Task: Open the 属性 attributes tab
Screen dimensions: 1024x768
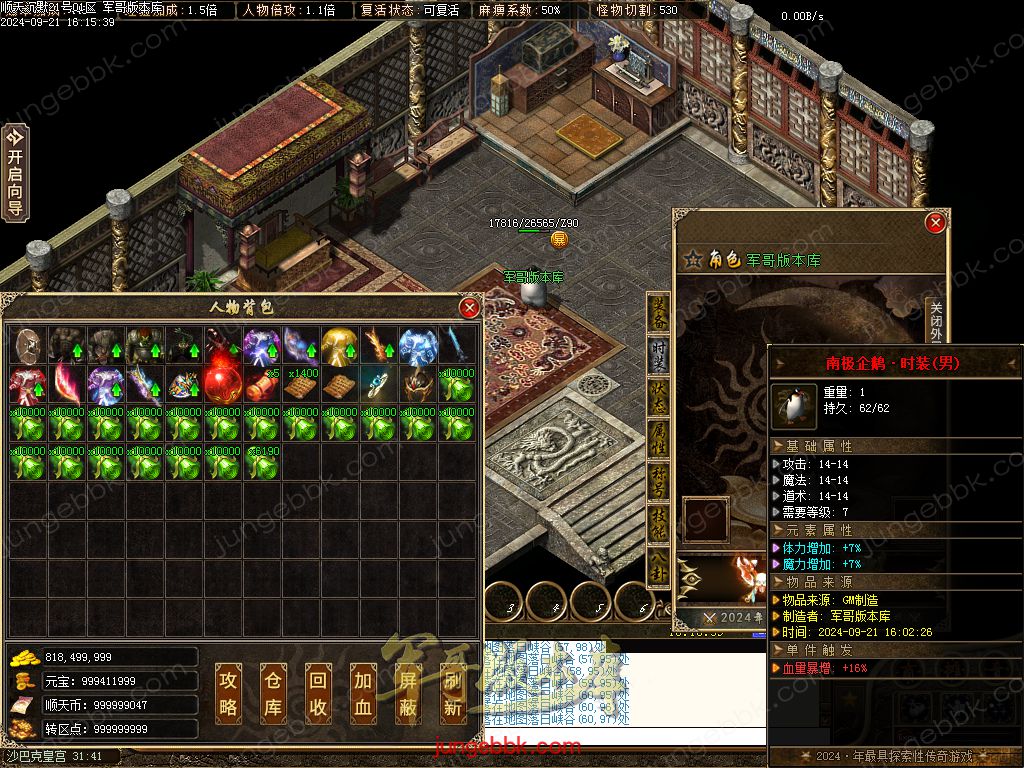Action: [659, 438]
